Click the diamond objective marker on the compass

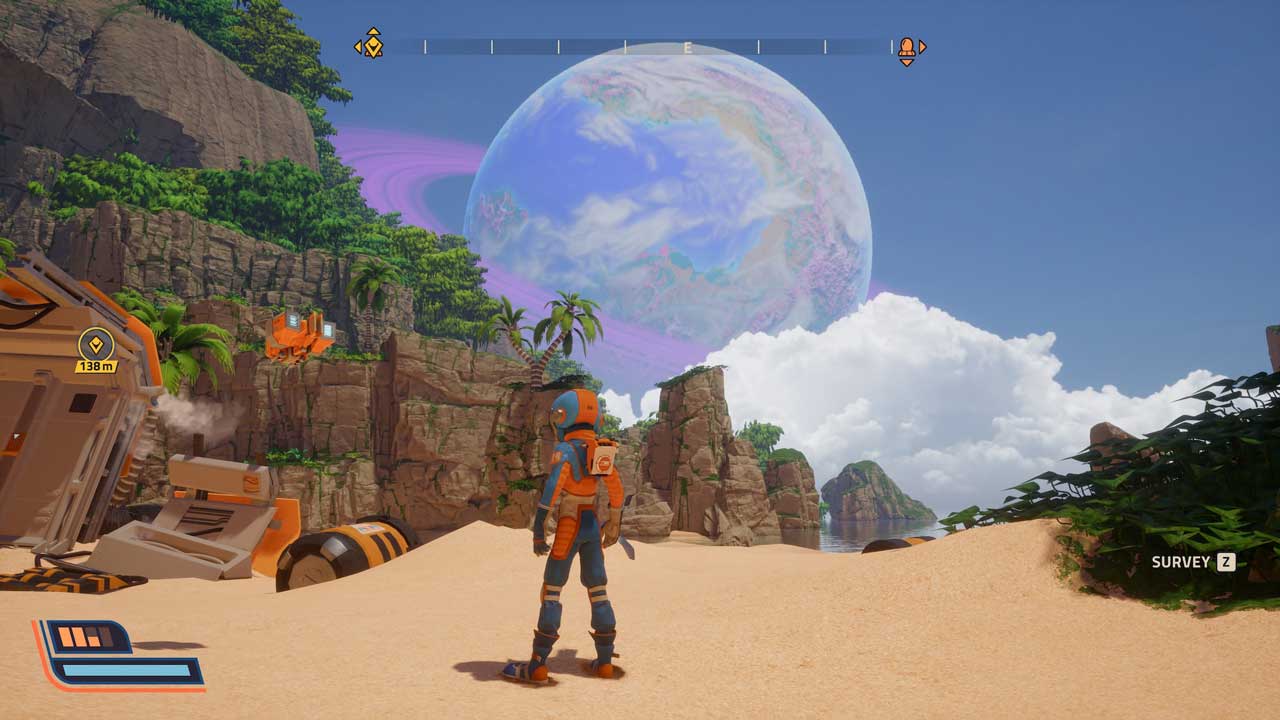[372, 44]
